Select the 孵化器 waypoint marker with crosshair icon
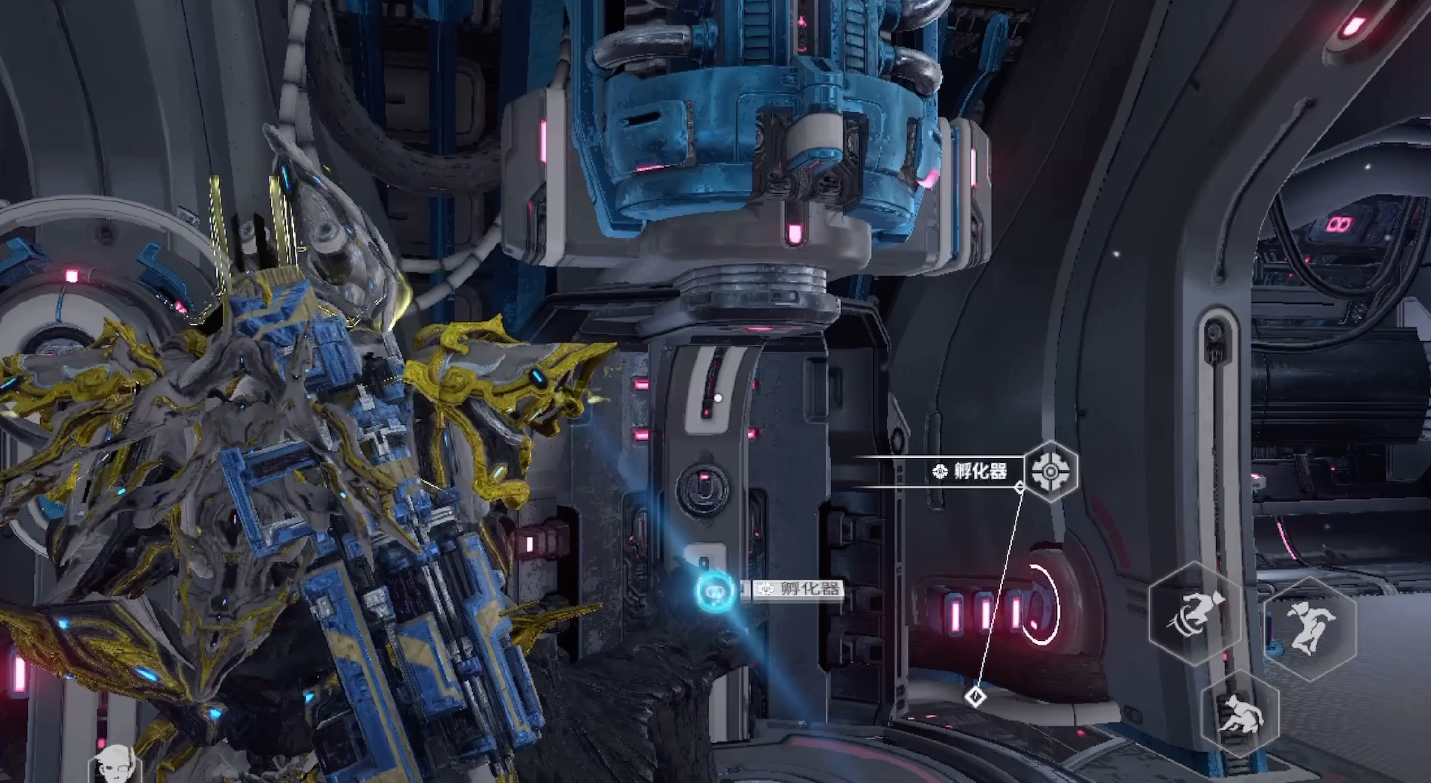1431x783 pixels. (1051, 469)
